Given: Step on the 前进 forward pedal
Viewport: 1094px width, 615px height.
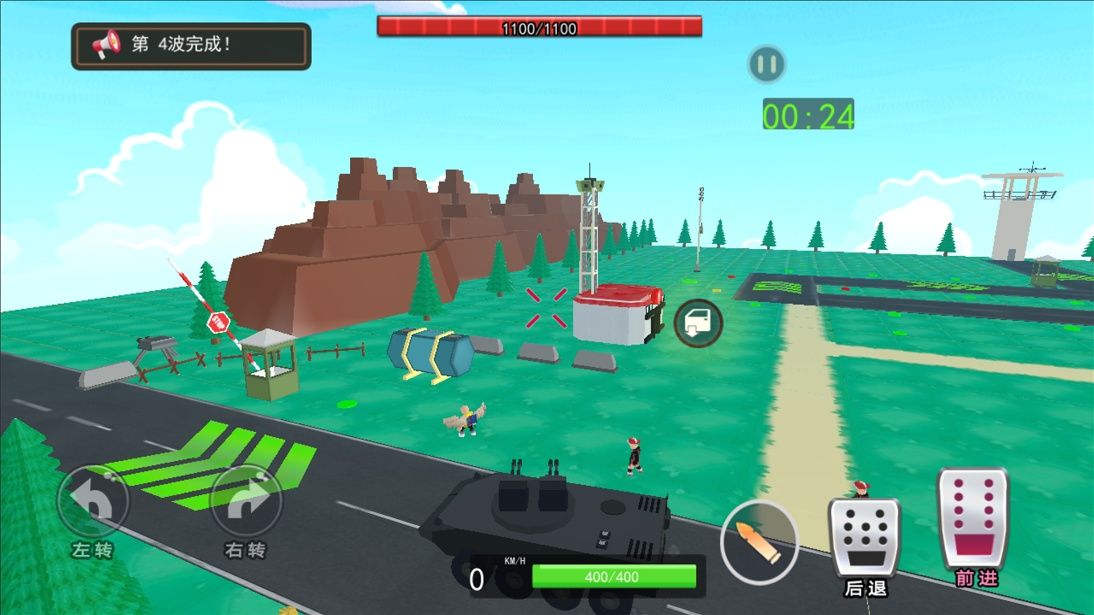Looking at the screenshot, I should (x=975, y=519).
